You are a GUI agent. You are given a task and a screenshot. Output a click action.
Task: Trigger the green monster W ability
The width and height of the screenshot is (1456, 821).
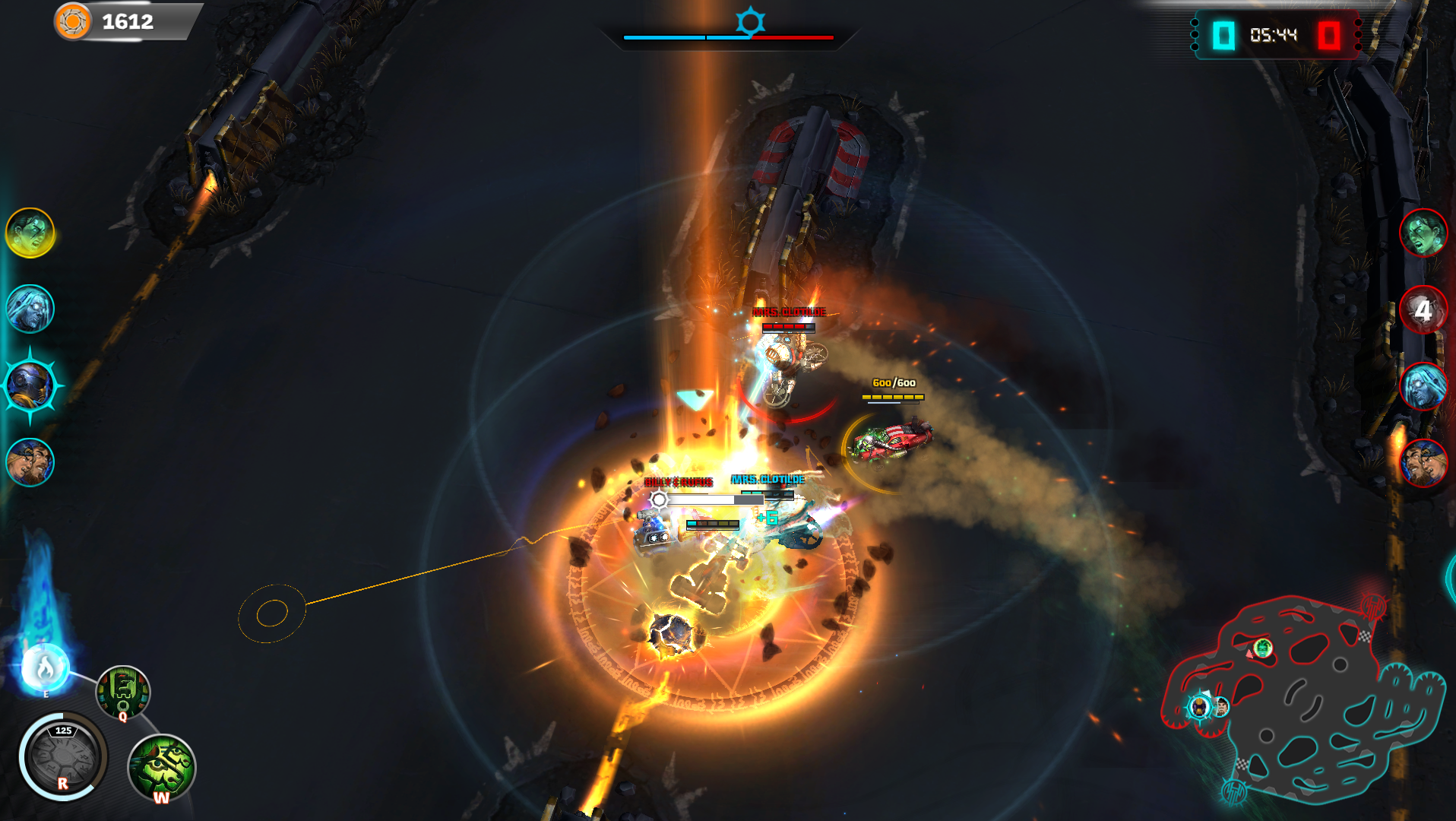[162, 767]
